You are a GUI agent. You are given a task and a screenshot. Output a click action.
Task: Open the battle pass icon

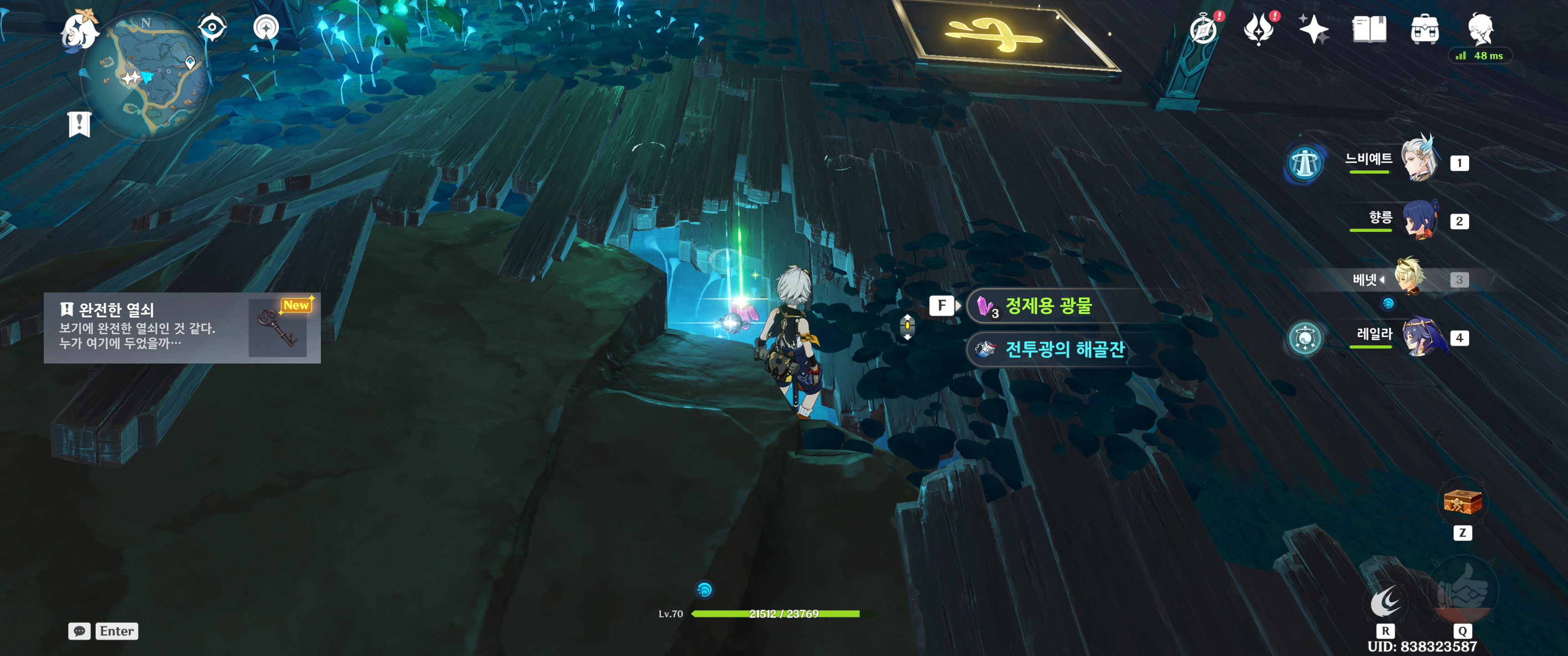click(1258, 30)
